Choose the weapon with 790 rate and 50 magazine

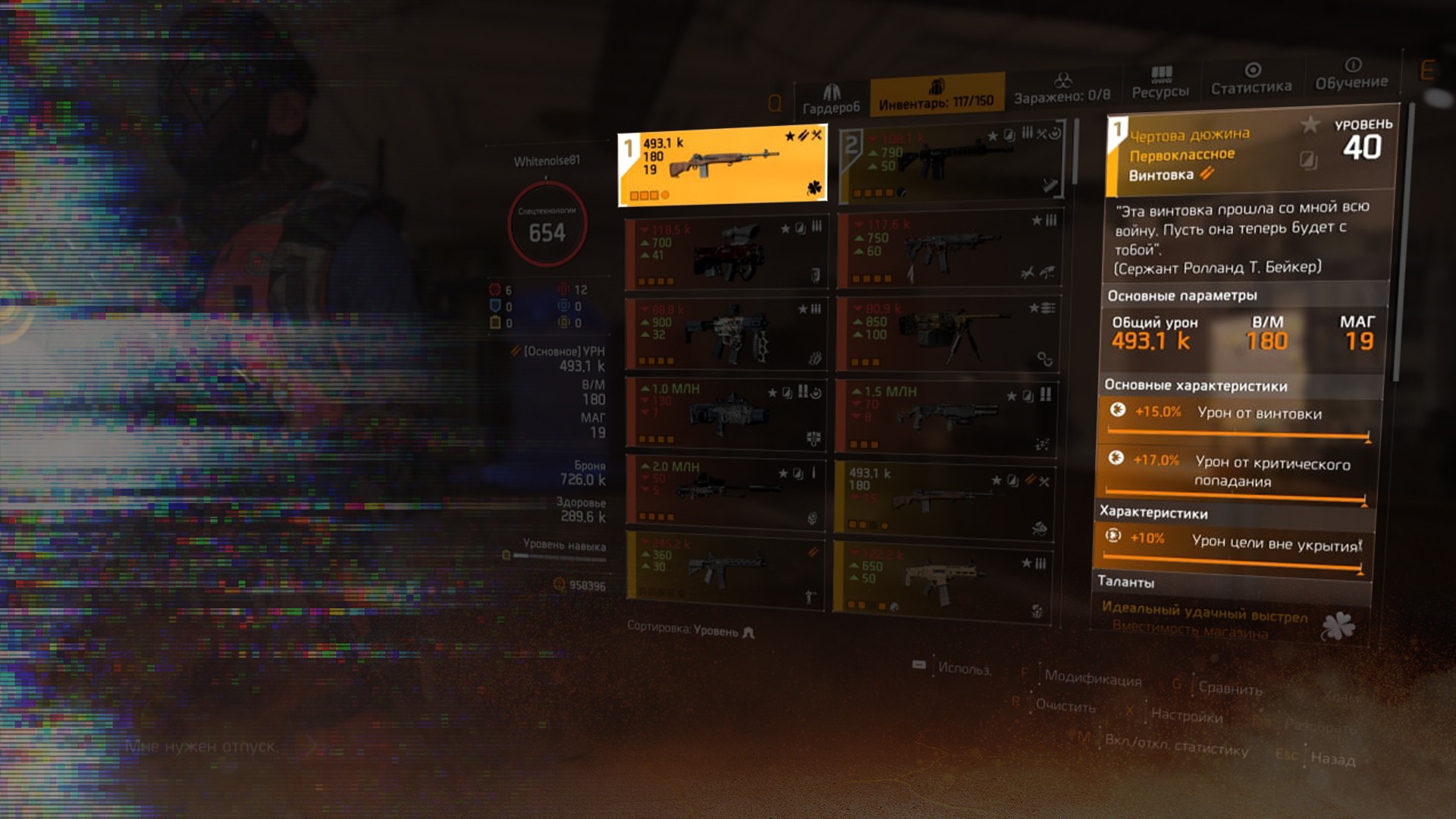click(x=952, y=162)
